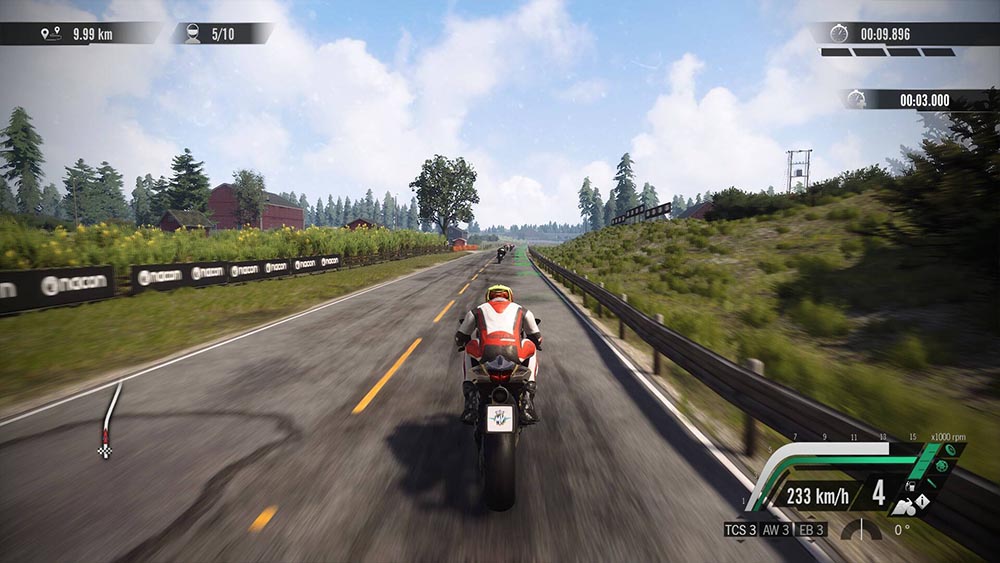Viewport: 1000px width, 563px height.
Task: Select the TCS 3 traction control setting
Action: tap(740, 529)
